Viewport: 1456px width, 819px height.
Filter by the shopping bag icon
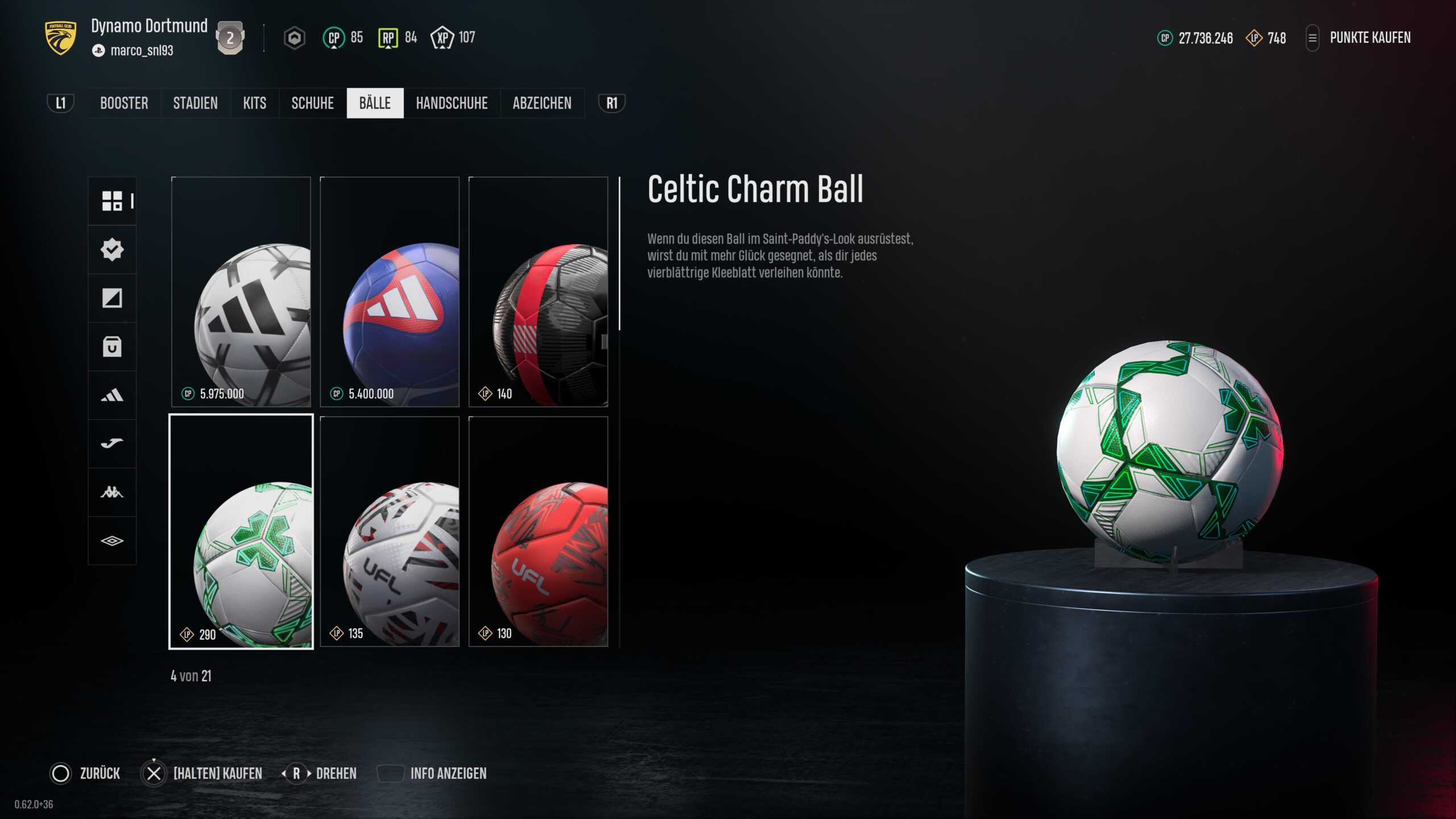click(x=112, y=346)
